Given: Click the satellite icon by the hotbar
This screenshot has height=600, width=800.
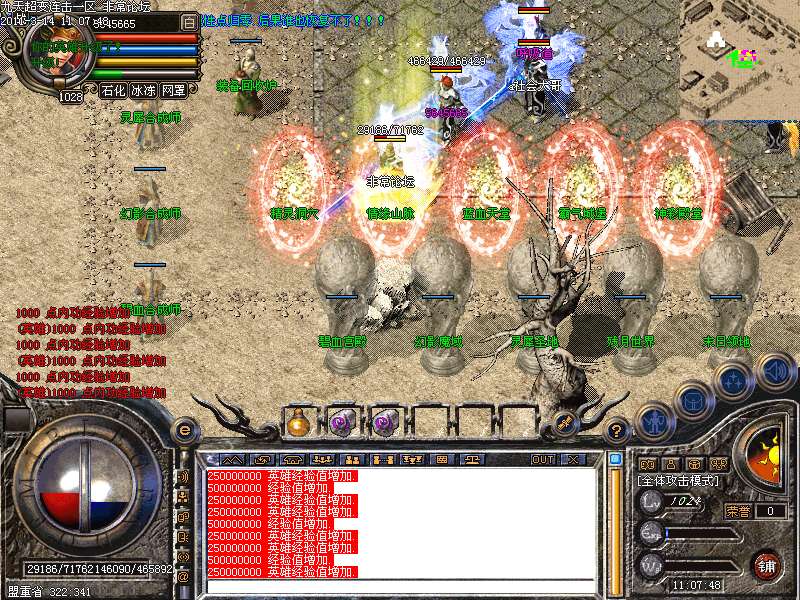Looking at the screenshot, I should pyautogui.click(x=564, y=422).
